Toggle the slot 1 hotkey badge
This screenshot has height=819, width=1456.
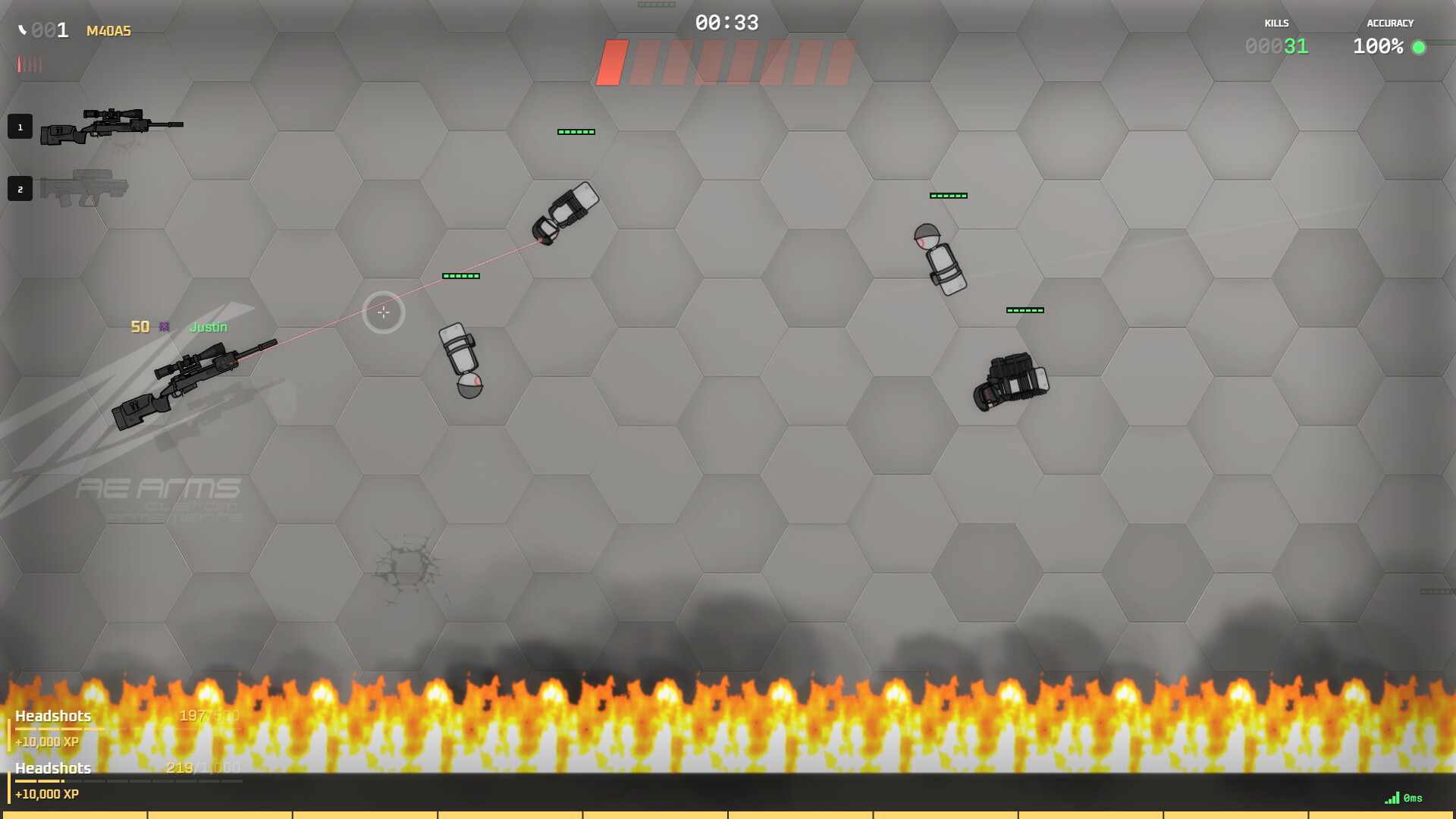pyautogui.click(x=20, y=127)
